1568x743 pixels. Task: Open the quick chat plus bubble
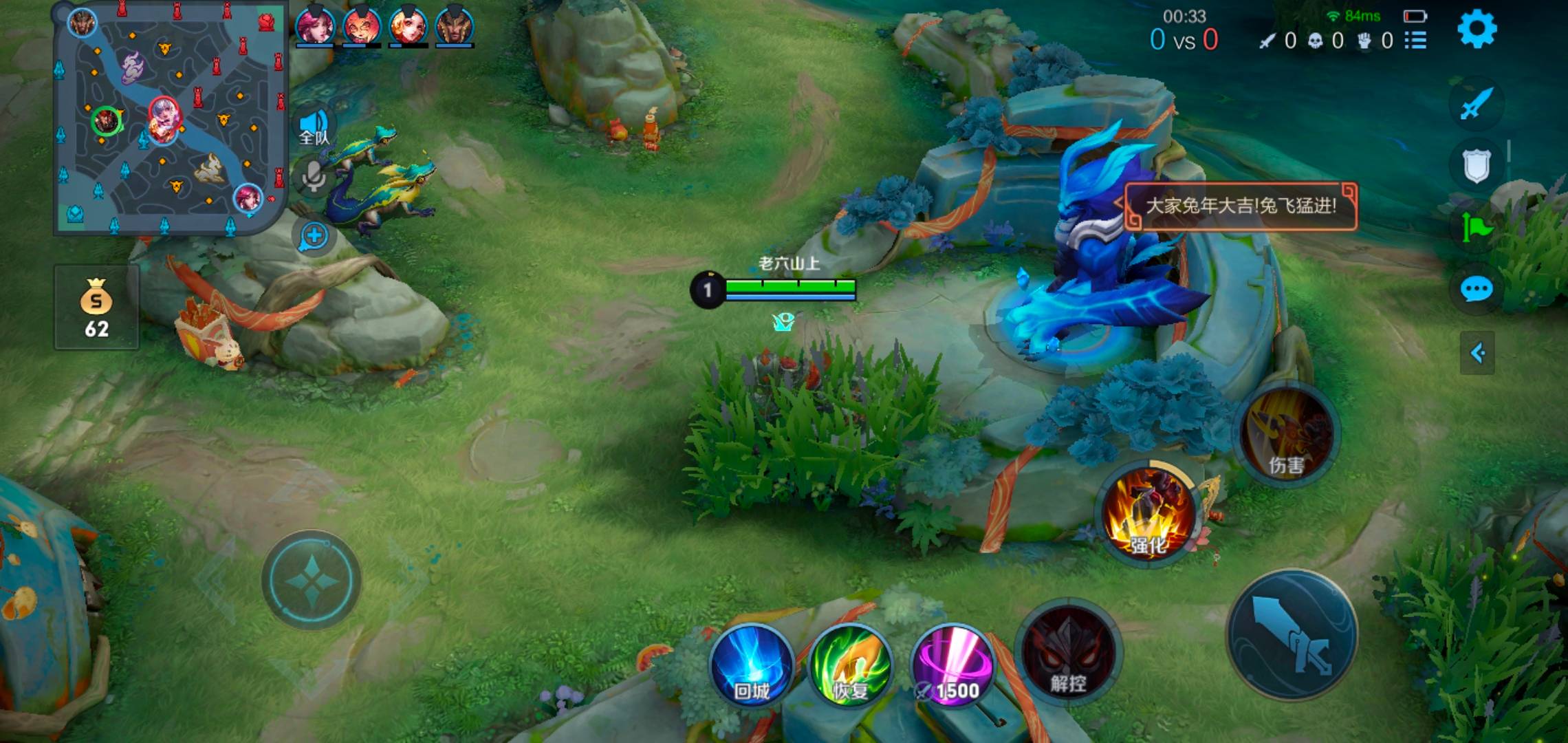[314, 236]
